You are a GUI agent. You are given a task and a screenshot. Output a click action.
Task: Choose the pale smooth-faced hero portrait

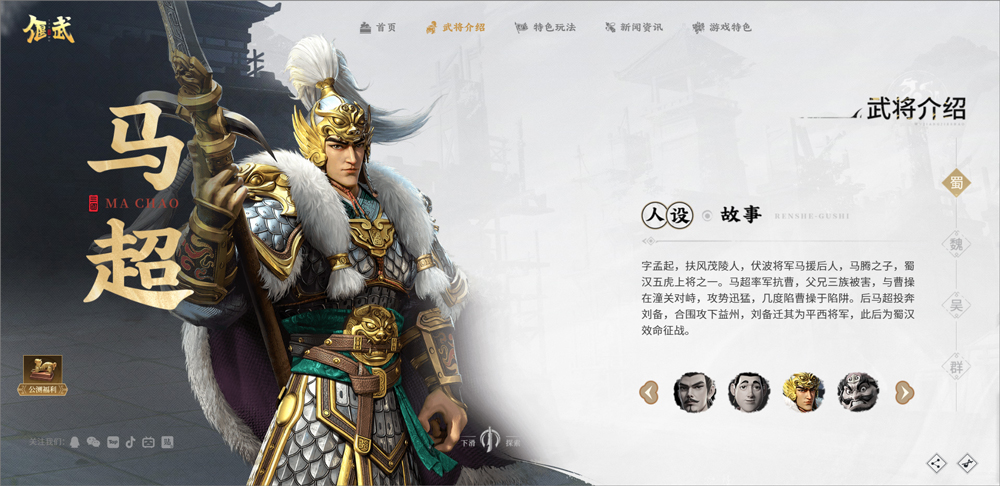point(748,392)
